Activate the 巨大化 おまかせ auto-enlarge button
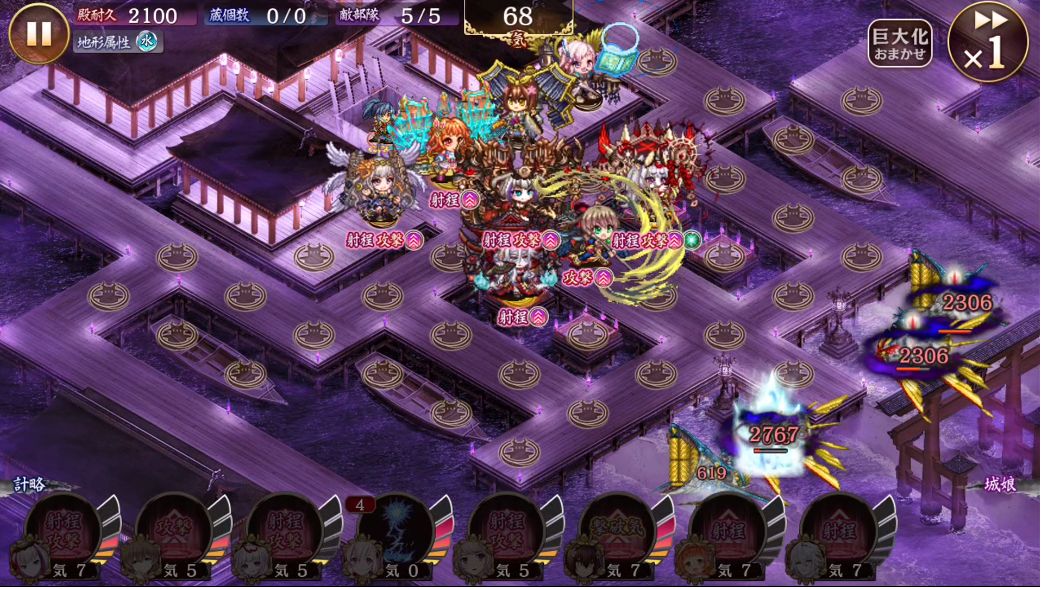The height and width of the screenshot is (589, 1042). [899, 43]
